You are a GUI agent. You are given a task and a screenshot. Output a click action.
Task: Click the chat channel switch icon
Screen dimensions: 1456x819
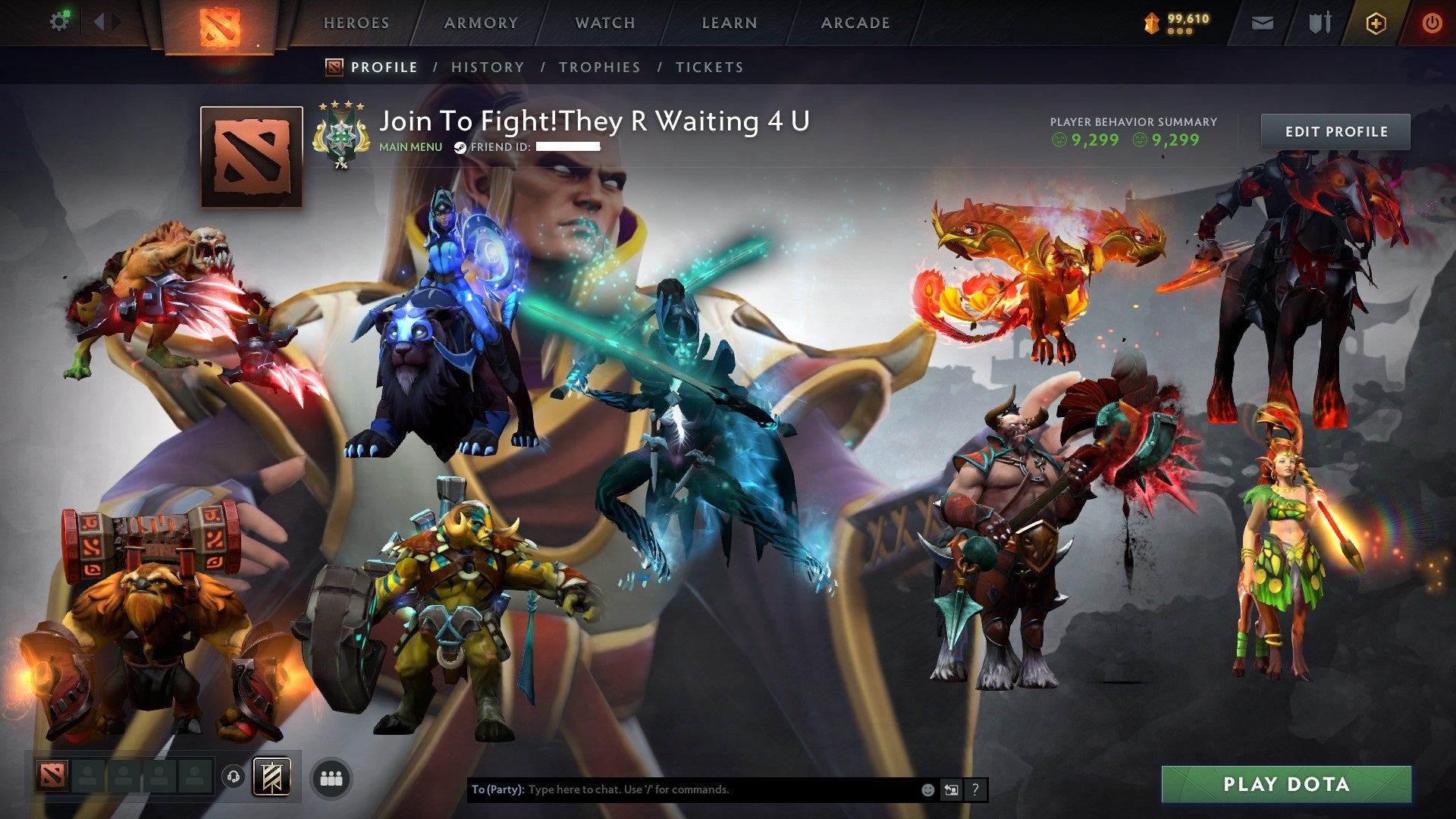click(951, 789)
